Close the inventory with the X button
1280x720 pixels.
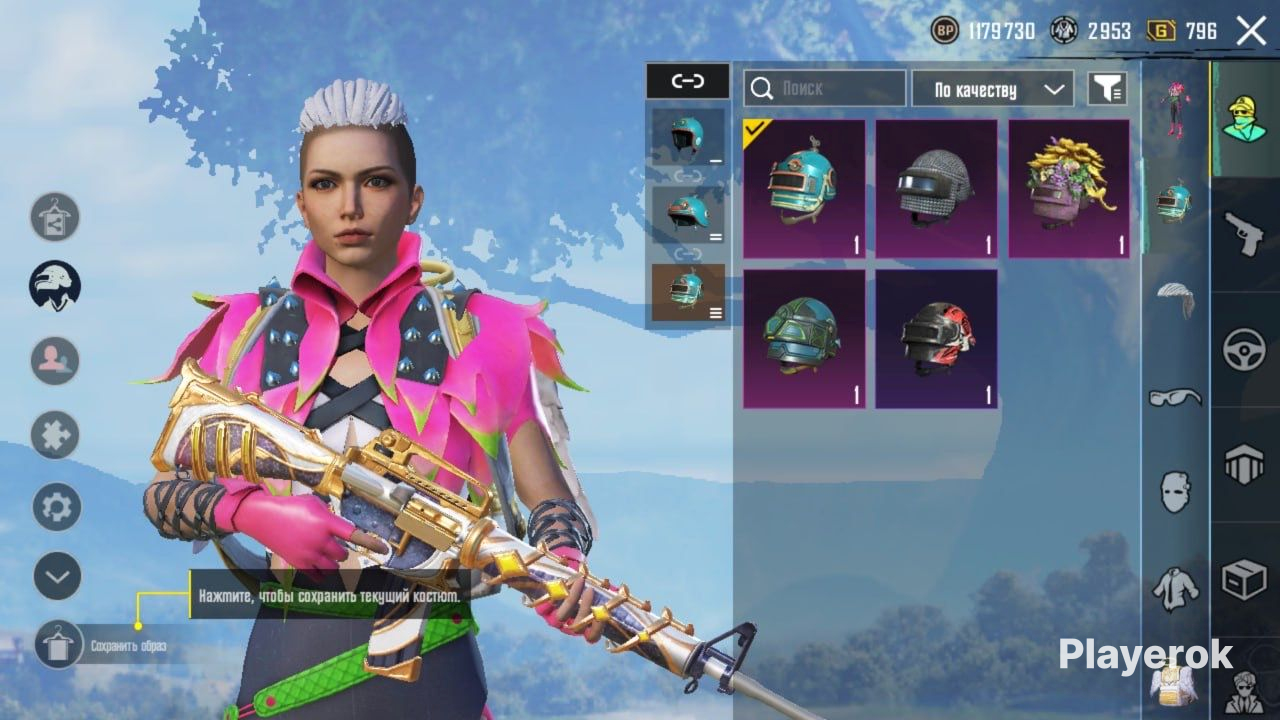tap(1251, 31)
